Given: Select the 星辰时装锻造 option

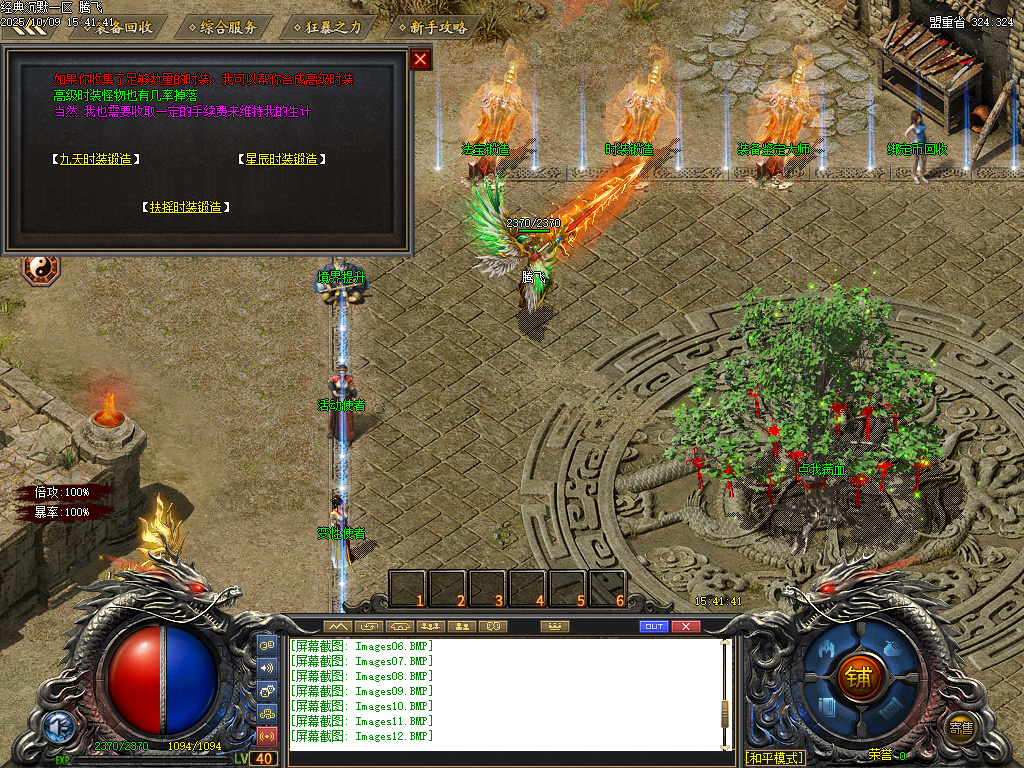Looking at the screenshot, I should pos(282,159).
